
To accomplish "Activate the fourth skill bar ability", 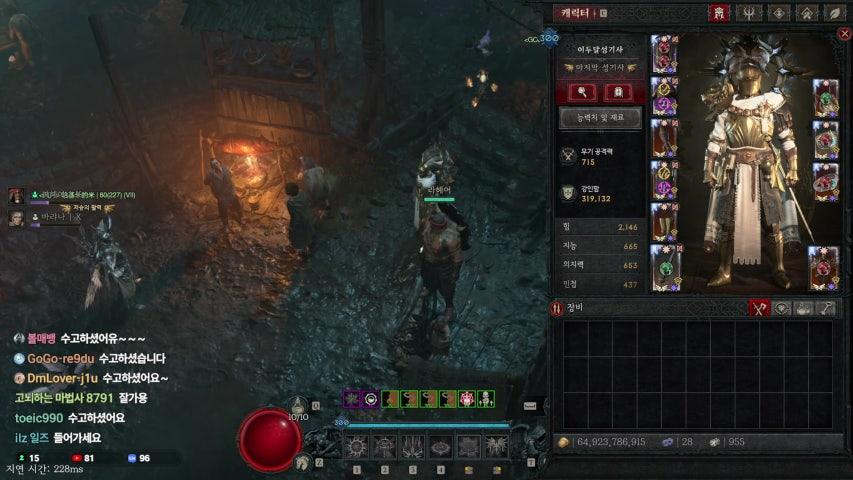I will point(440,447).
